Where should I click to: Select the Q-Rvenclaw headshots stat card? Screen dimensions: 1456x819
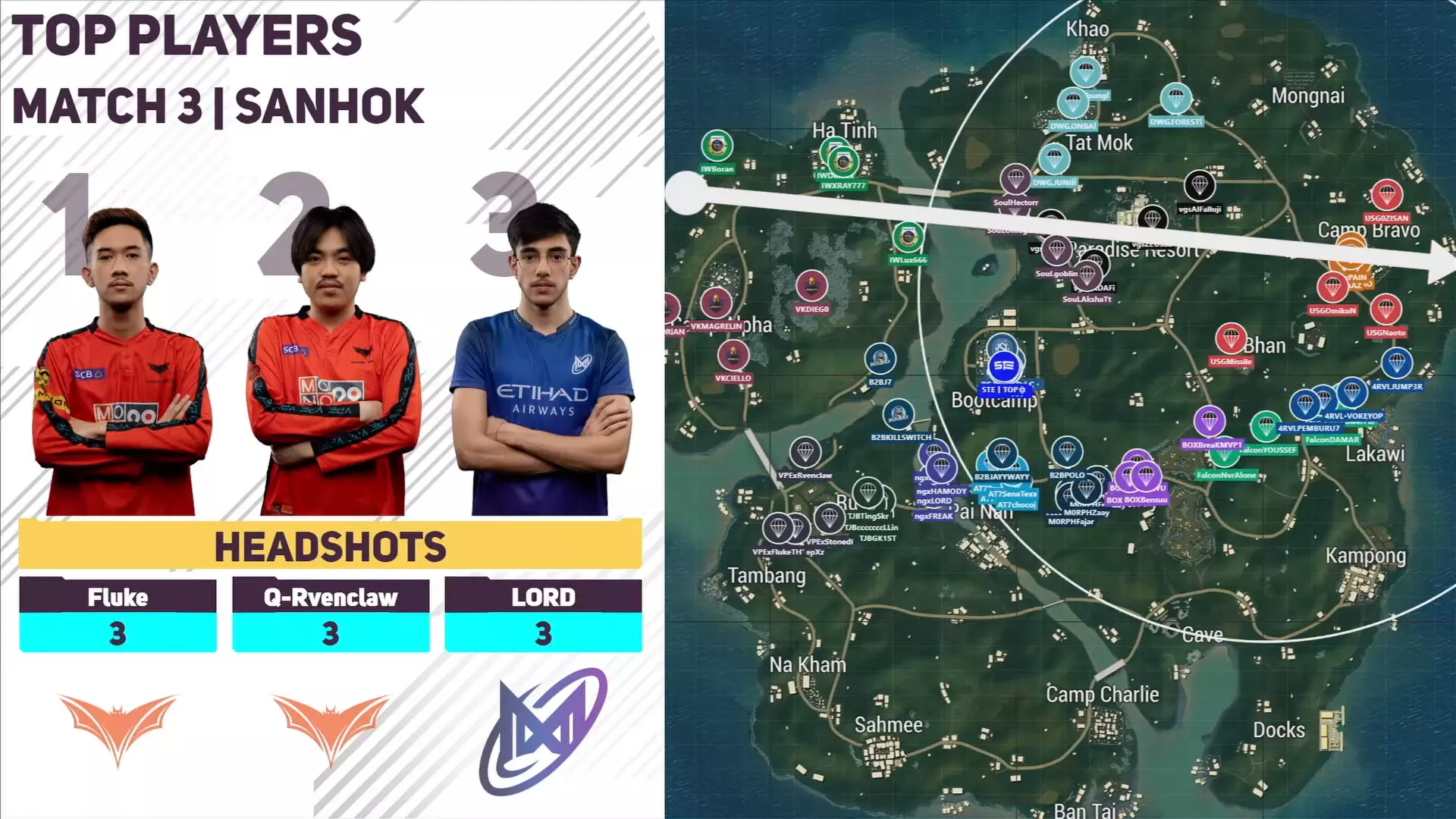click(331, 615)
